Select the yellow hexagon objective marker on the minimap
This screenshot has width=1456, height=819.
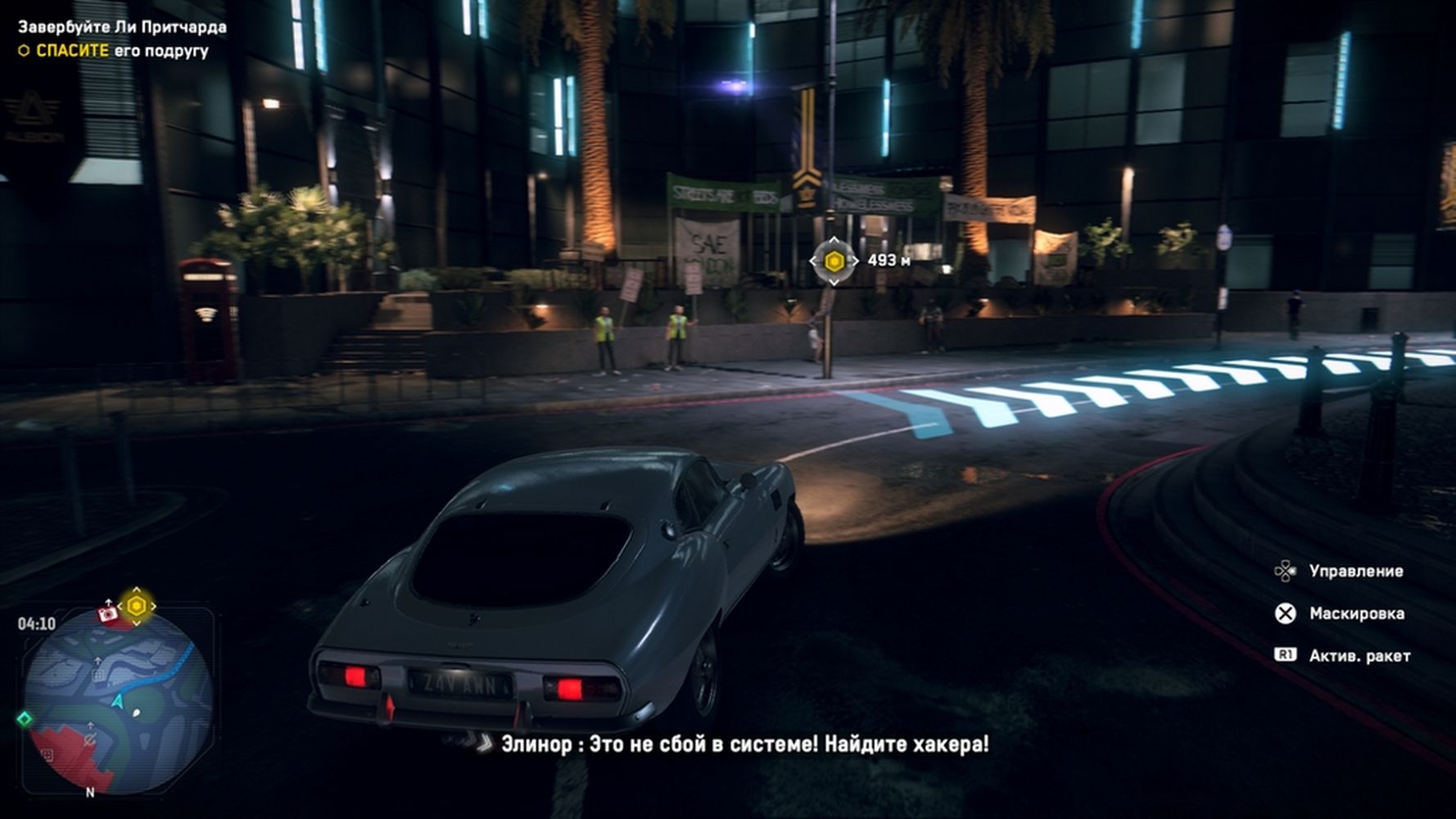point(137,606)
